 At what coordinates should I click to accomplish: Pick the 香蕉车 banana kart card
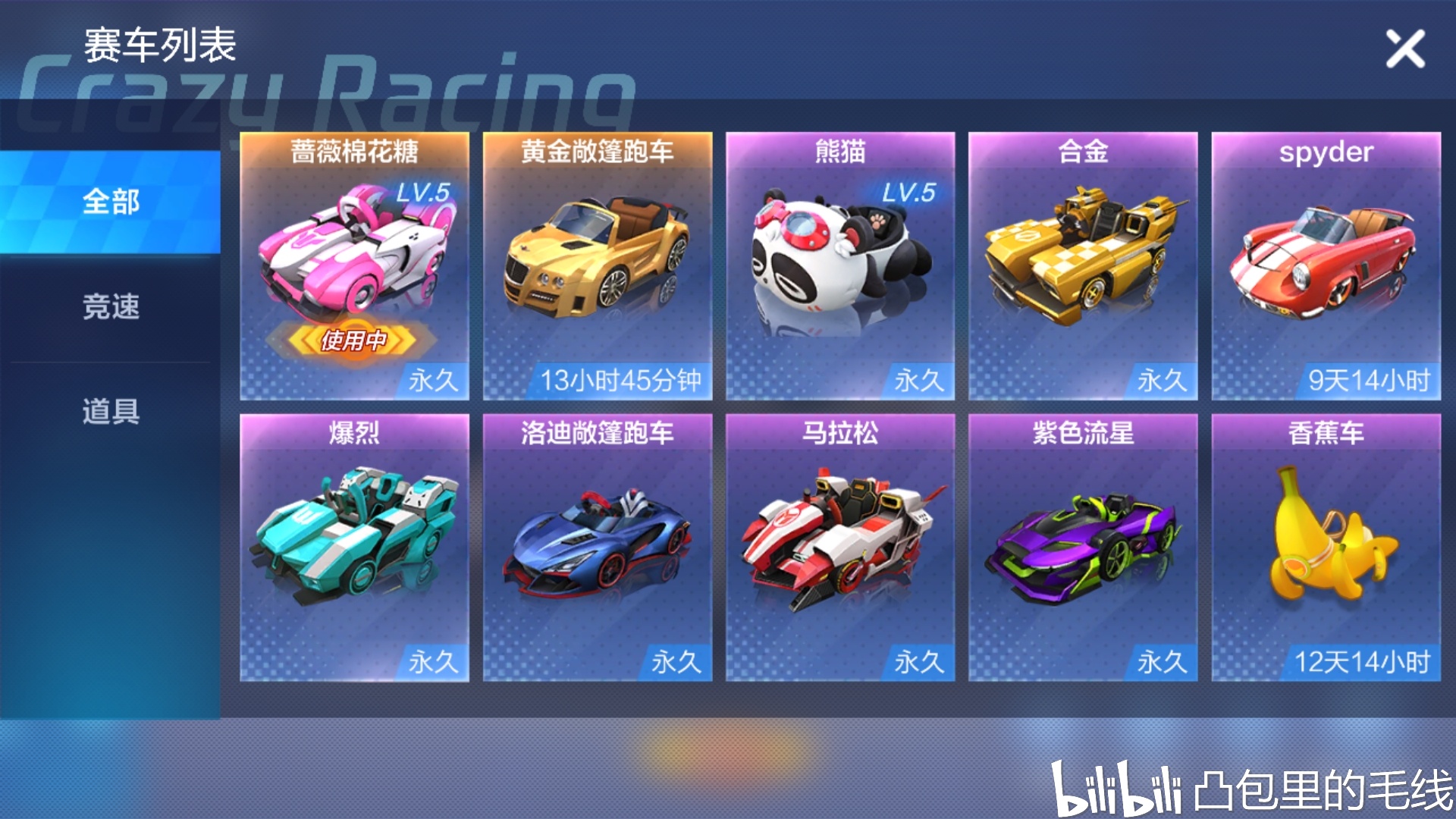click(x=1325, y=547)
